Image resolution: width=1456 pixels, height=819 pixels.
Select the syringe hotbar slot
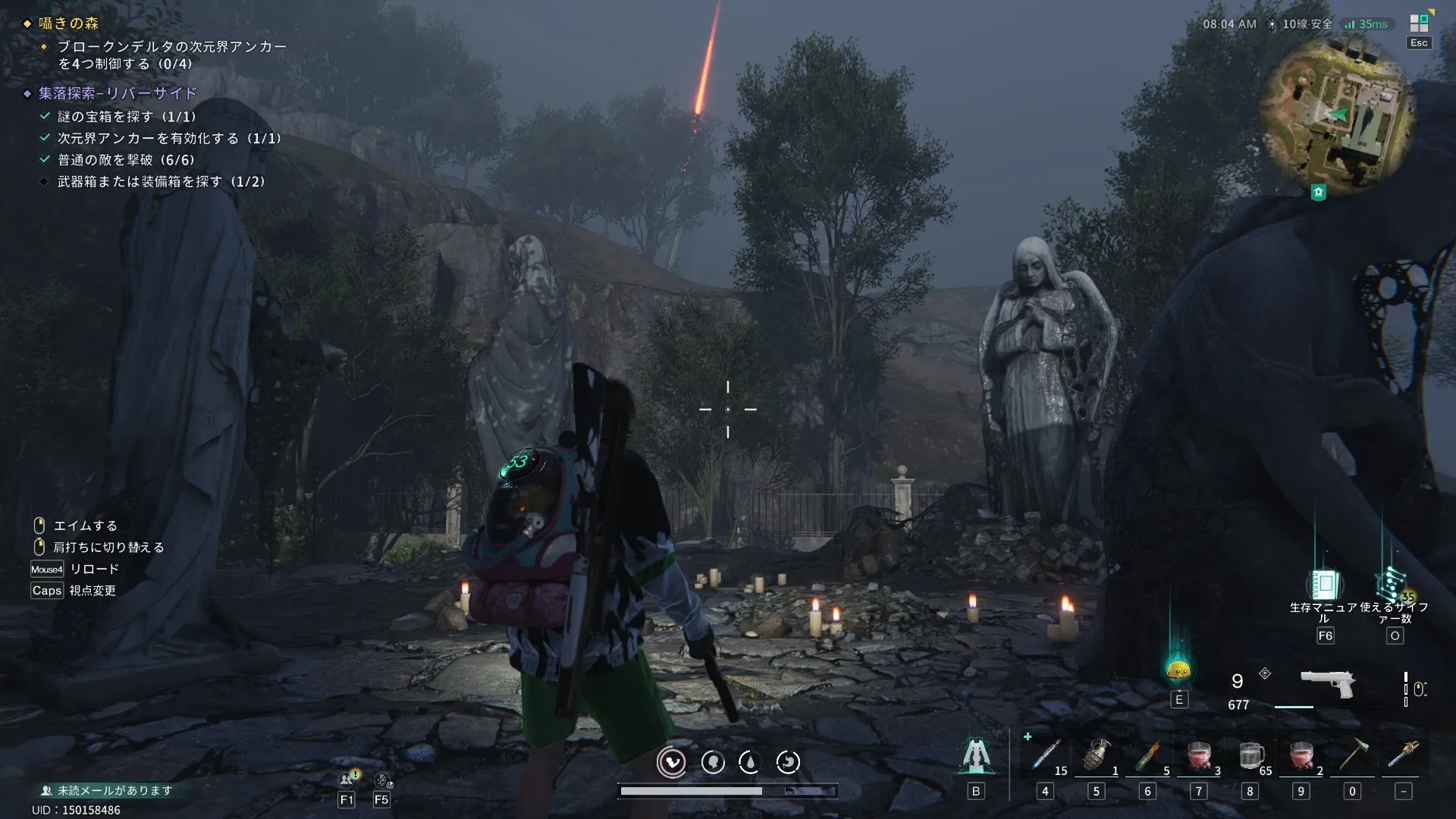(x=1046, y=755)
